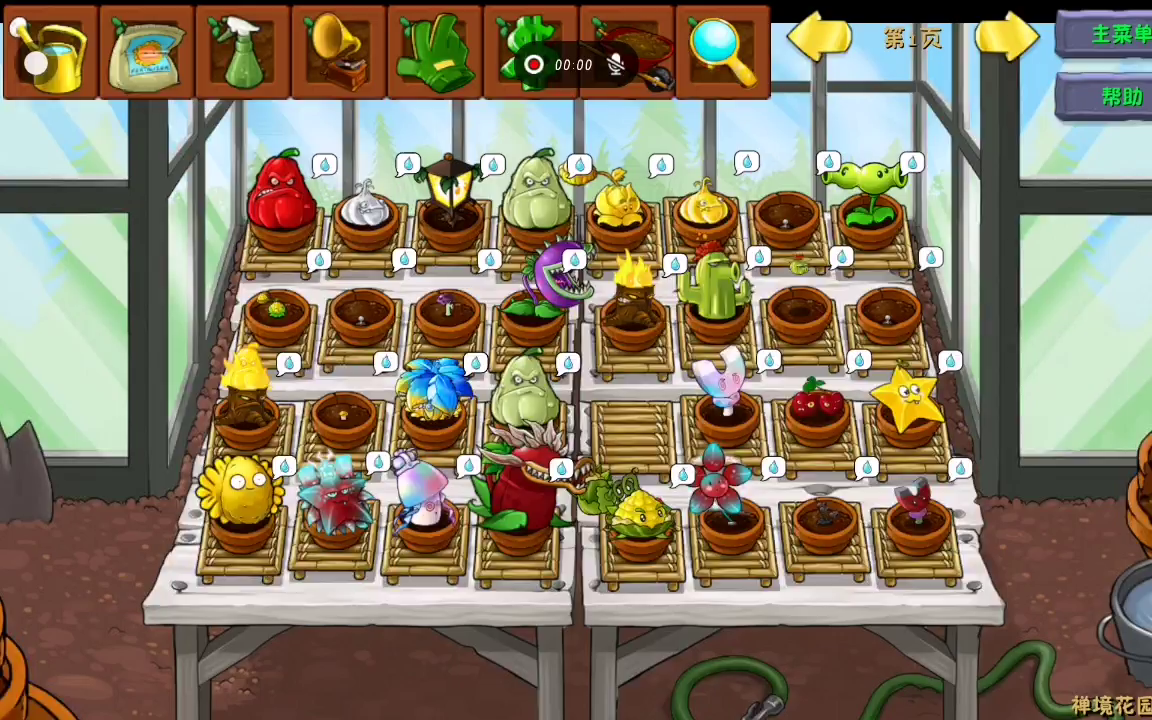This screenshot has height=720, width=1152.
Task: Open the magnifying glass tool
Action: (x=722, y=52)
